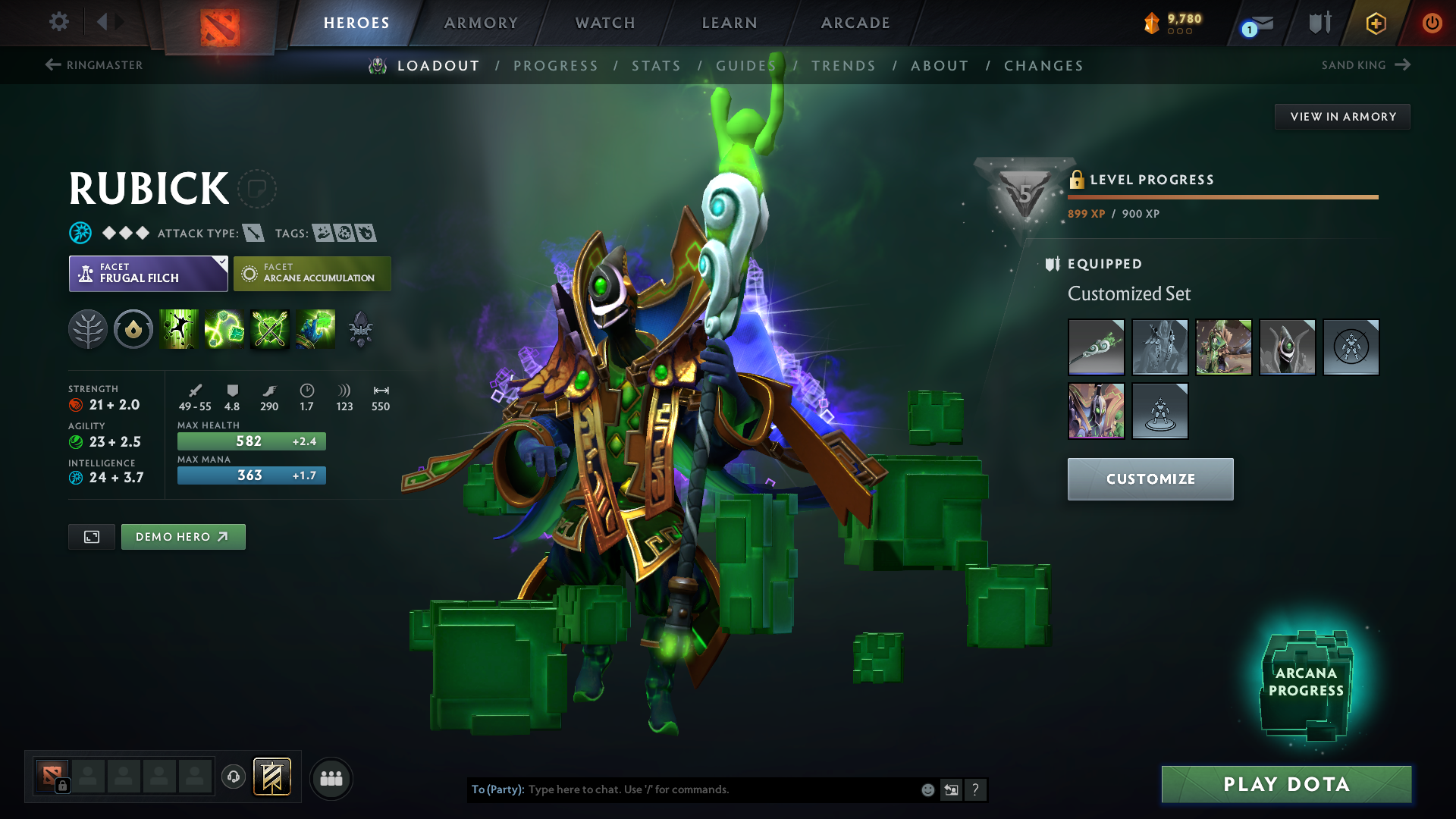
Task: Click the Dota Plus hexagon icon
Action: (x=1376, y=23)
